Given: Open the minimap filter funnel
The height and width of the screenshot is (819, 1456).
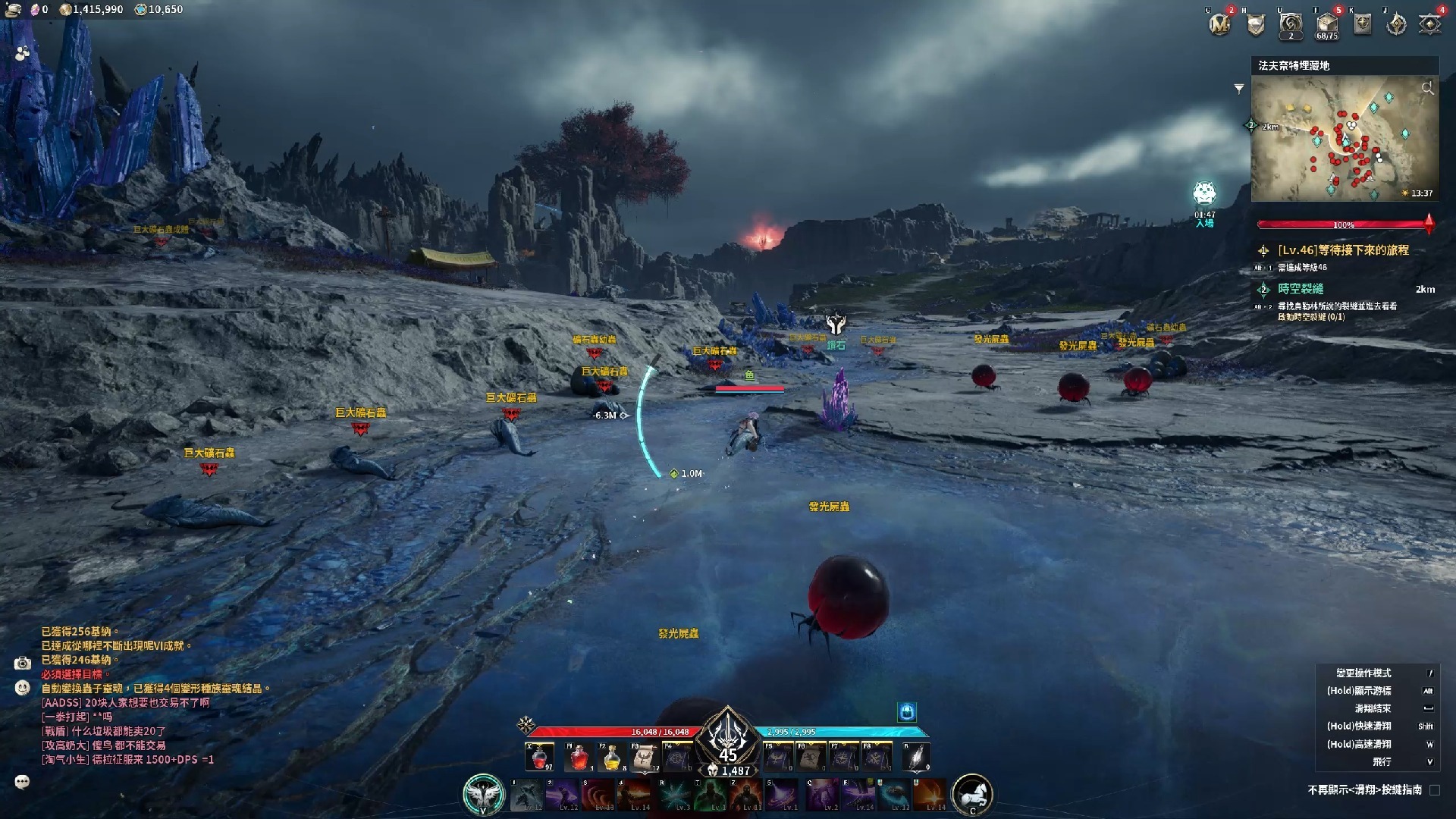Looking at the screenshot, I should 1239,89.
